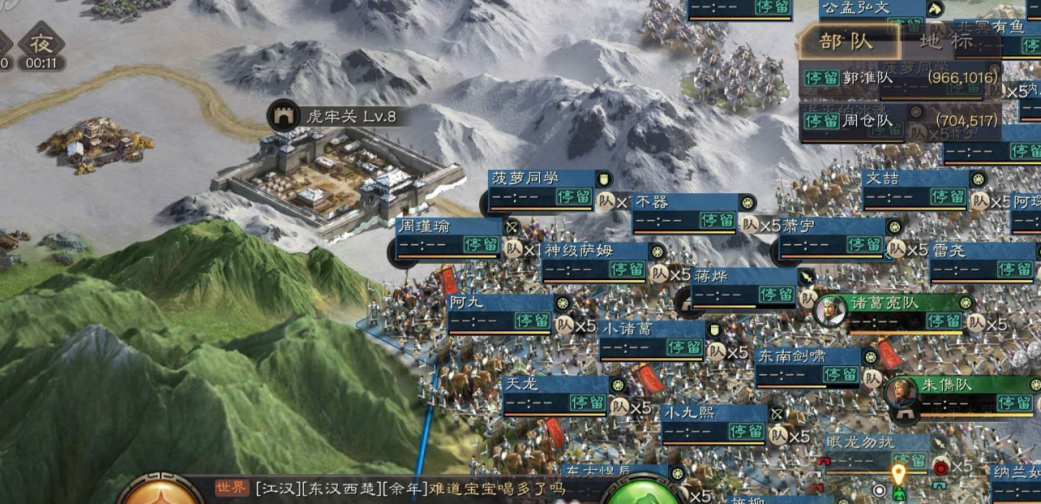The image size is (1041, 504).
Task: Open the 地标 landmarks tab
Action: click(x=945, y=41)
